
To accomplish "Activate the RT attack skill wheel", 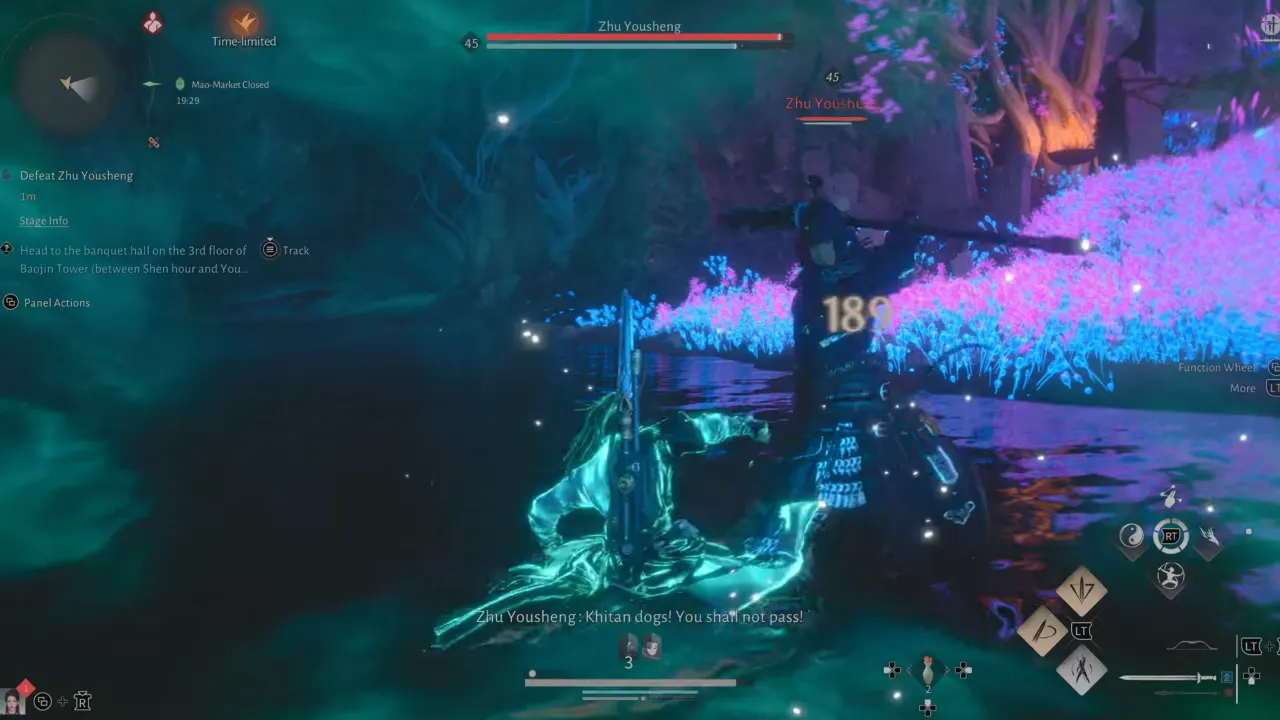I will pyautogui.click(x=1171, y=537).
